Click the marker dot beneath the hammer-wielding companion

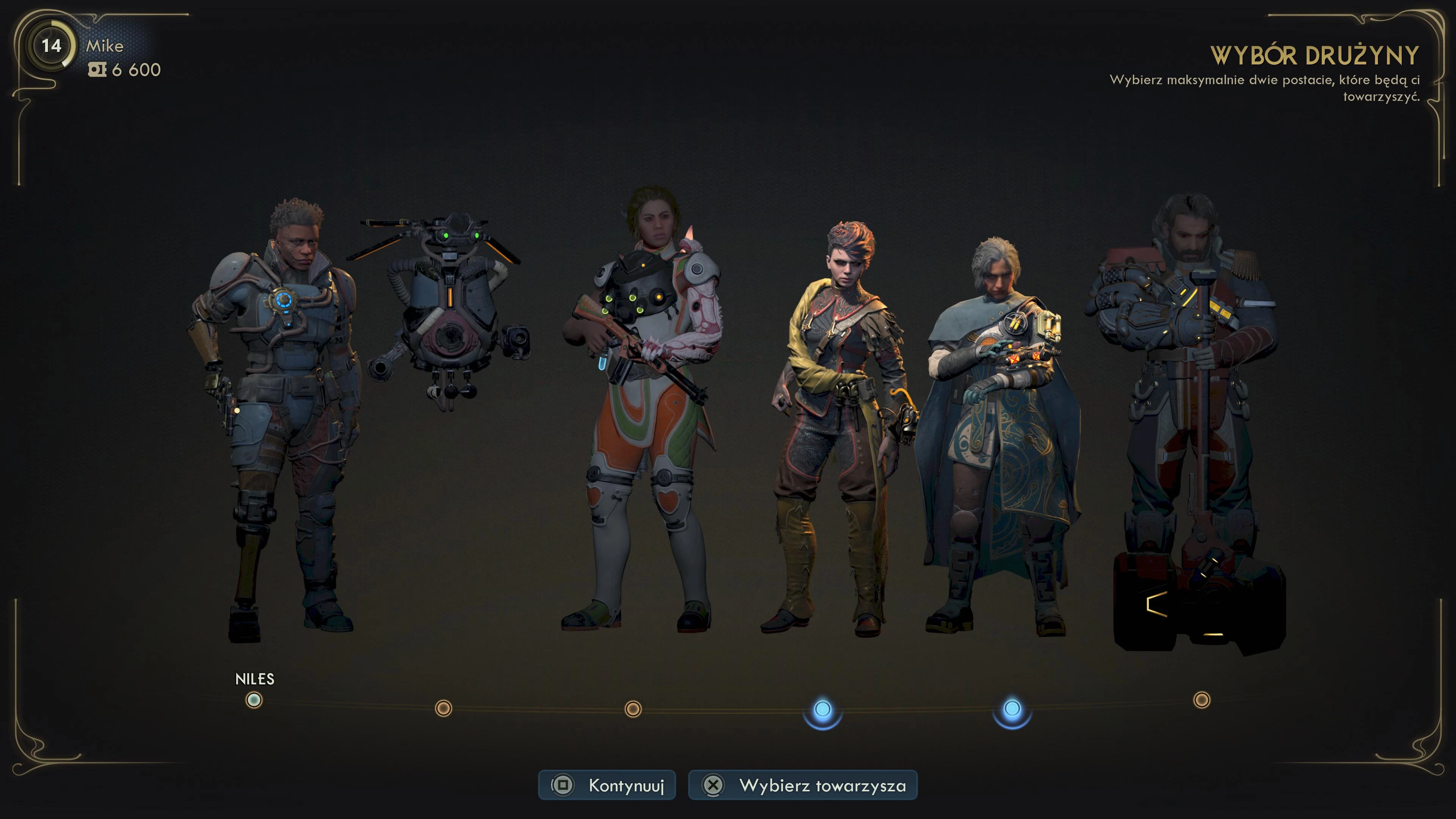tap(1202, 700)
